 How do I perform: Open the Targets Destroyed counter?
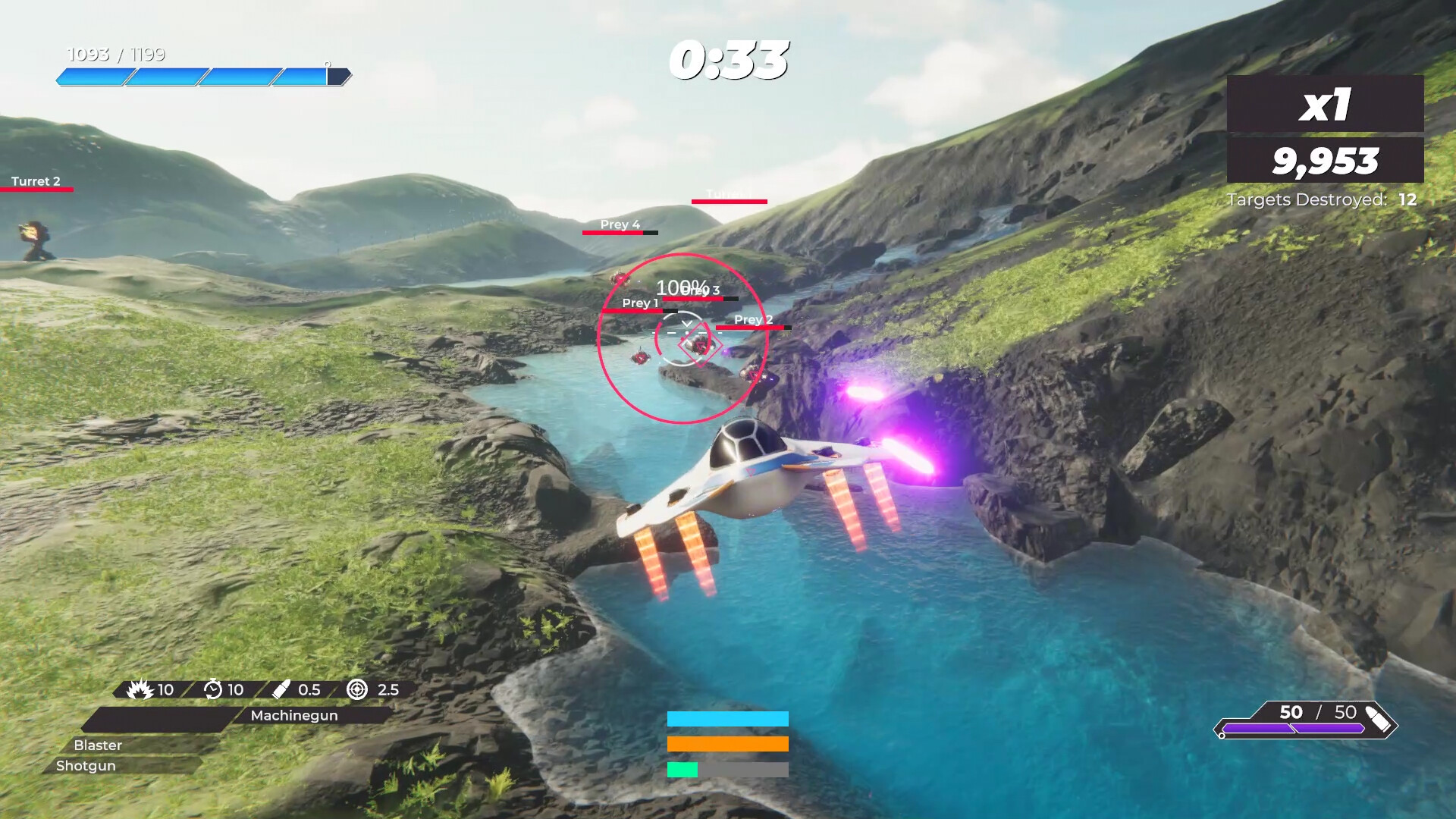point(1323,199)
